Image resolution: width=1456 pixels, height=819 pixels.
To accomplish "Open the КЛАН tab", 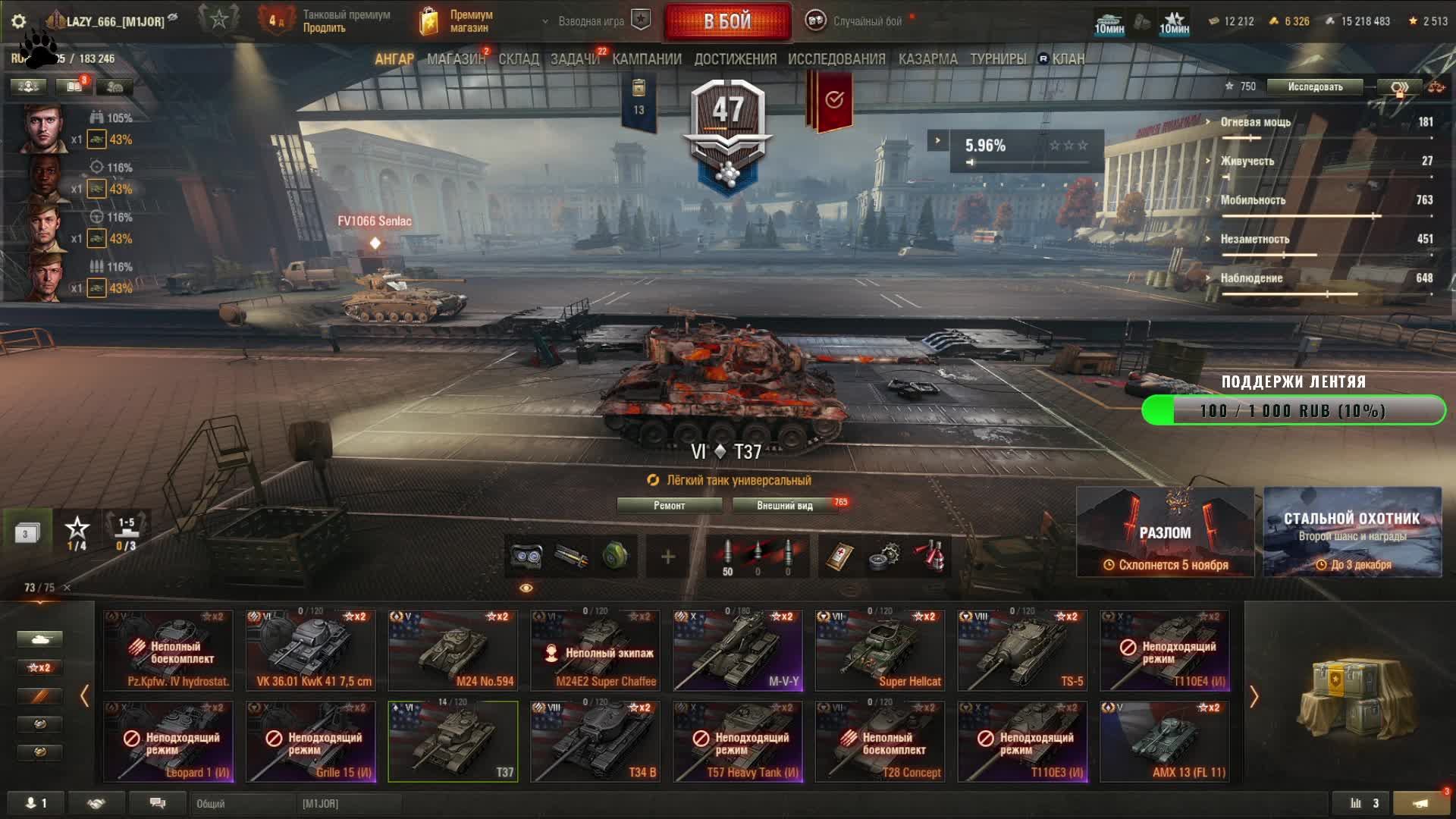I will [x=1068, y=59].
